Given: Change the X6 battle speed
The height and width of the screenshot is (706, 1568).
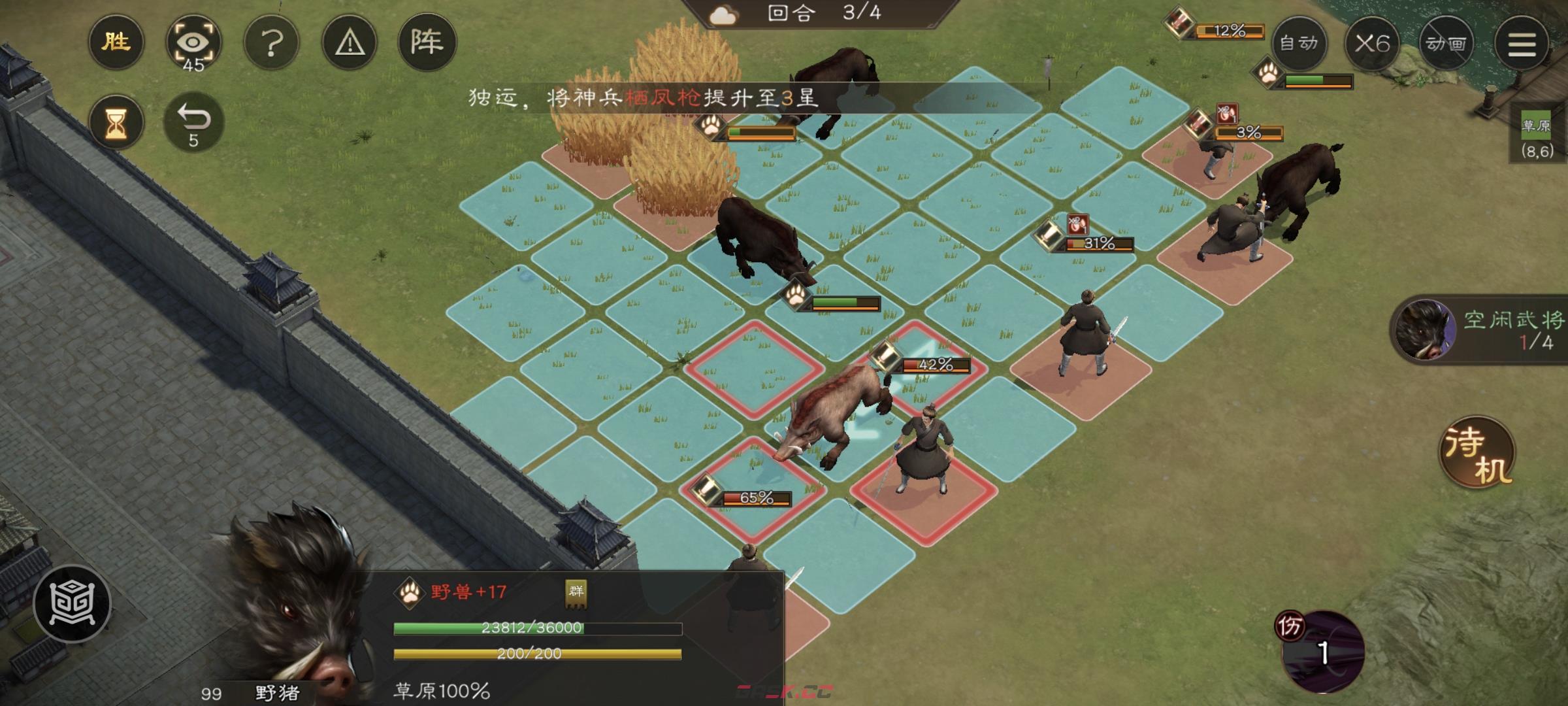Looking at the screenshot, I should pyautogui.click(x=1372, y=43).
